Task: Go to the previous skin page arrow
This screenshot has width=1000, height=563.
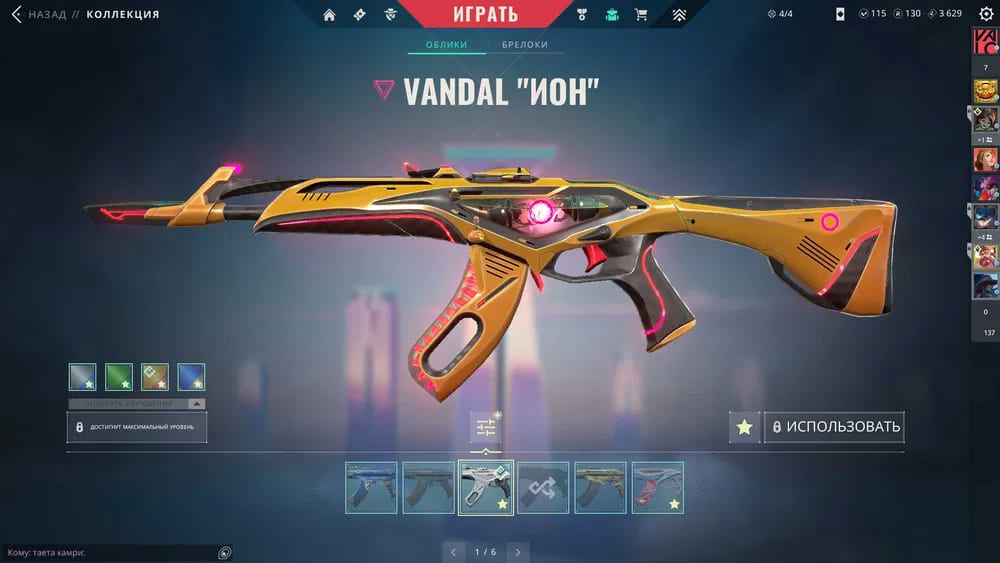Action: (454, 552)
